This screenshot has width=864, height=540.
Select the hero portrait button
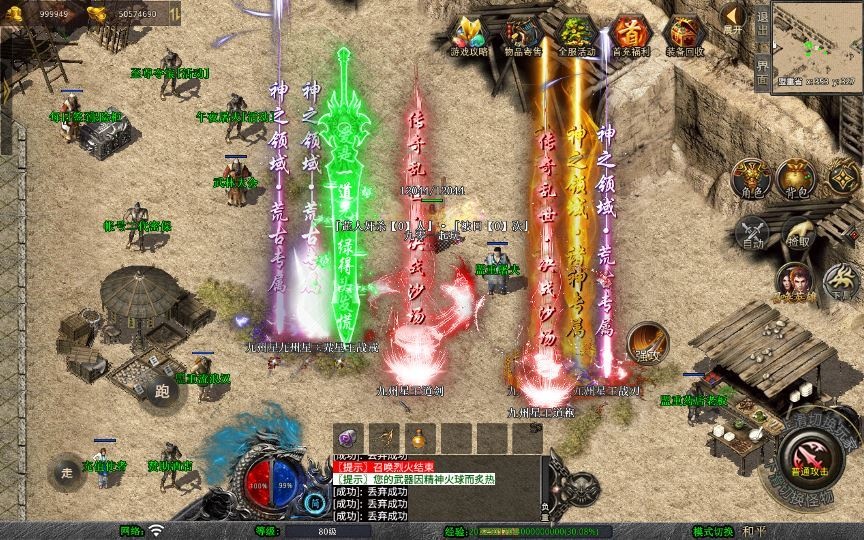796,281
